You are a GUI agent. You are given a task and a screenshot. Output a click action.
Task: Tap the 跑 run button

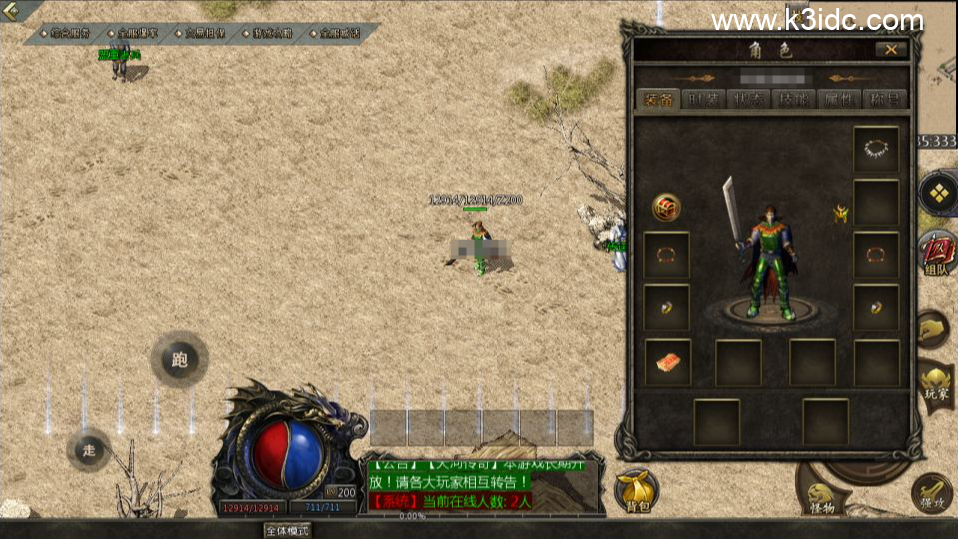[x=180, y=360]
